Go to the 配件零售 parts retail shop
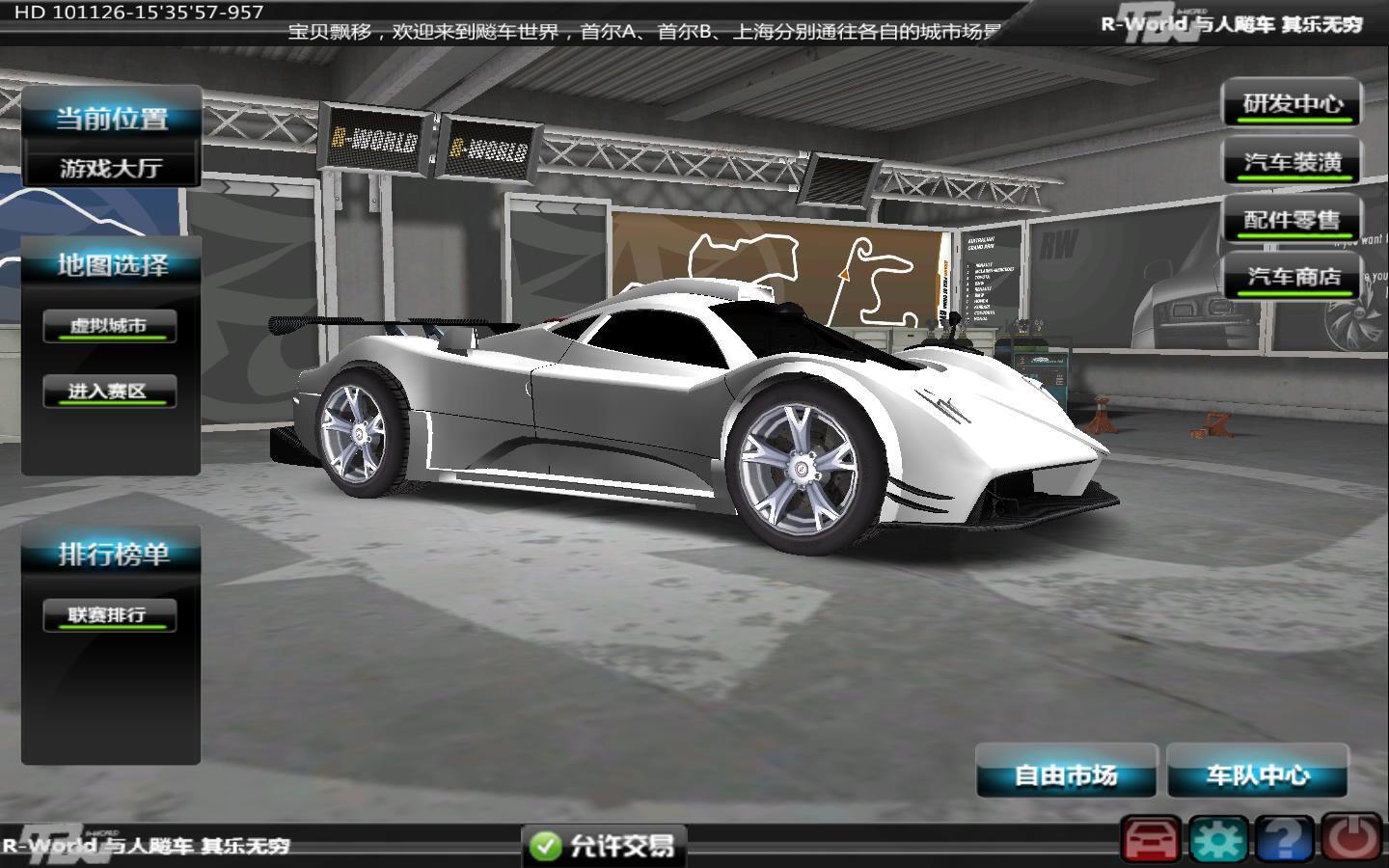Screen dimensions: 1389x868 point(1292,220)
